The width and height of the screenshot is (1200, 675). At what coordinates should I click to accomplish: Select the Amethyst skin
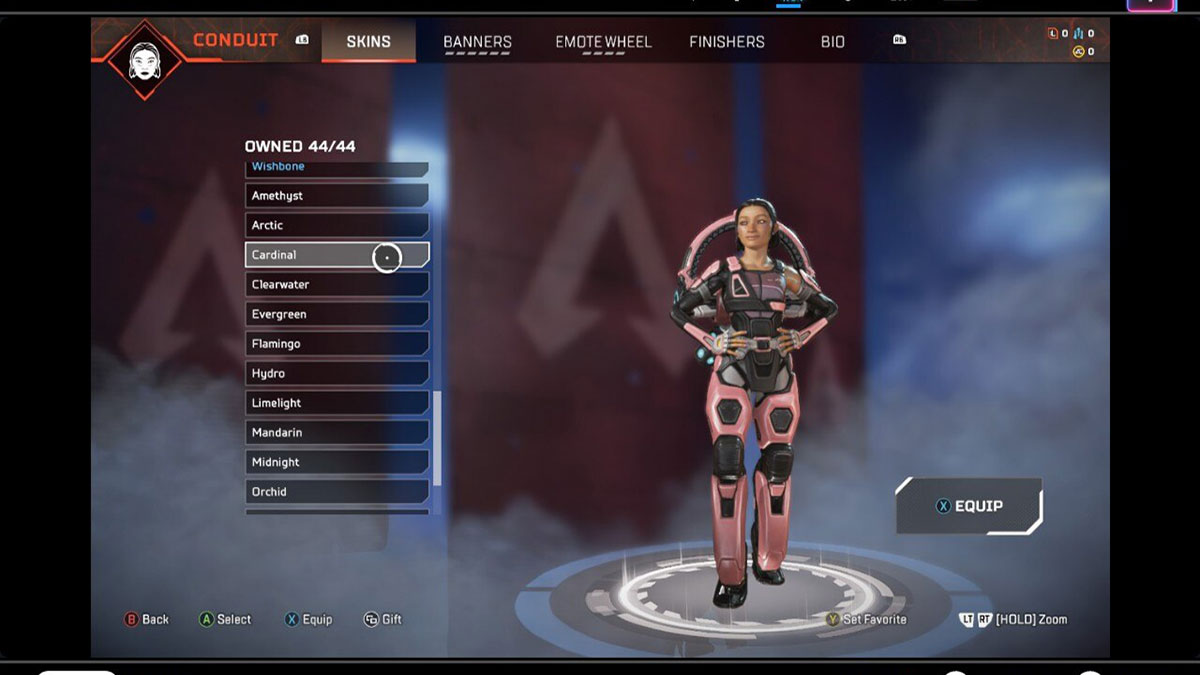tap(336, 196)
